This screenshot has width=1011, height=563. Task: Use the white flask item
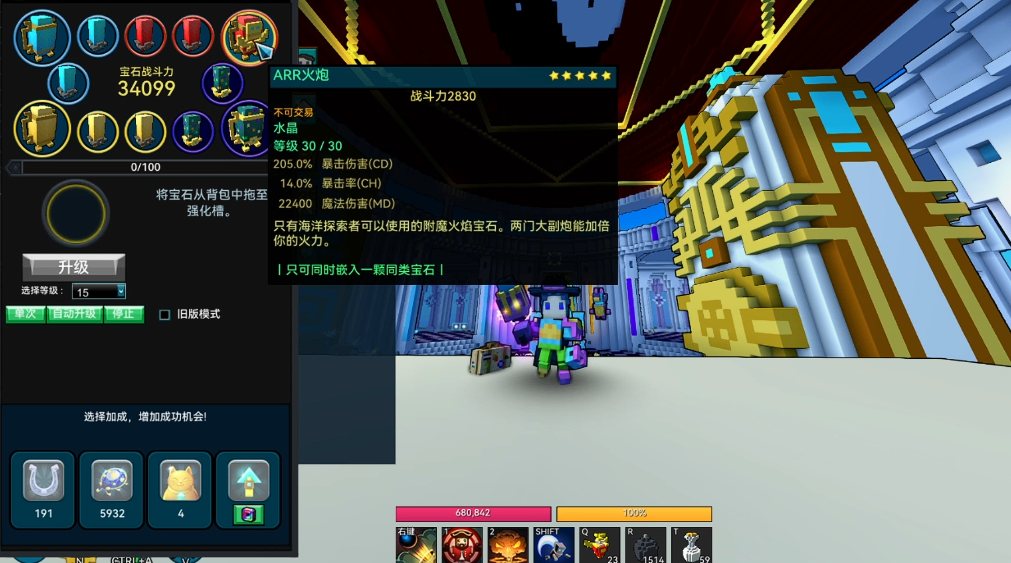point(691,545)
